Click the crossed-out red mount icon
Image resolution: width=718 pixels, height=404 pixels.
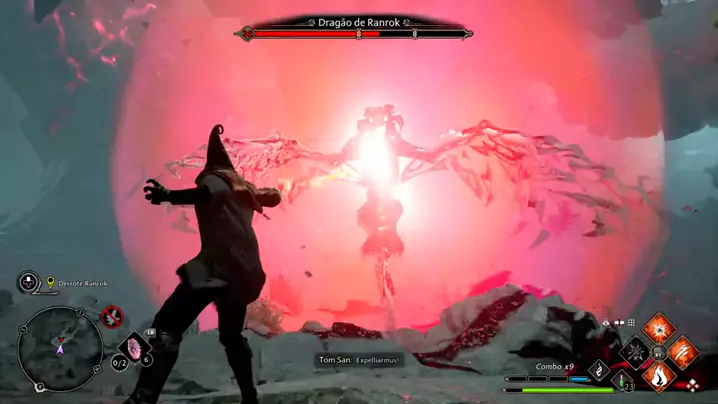[112, 317]
